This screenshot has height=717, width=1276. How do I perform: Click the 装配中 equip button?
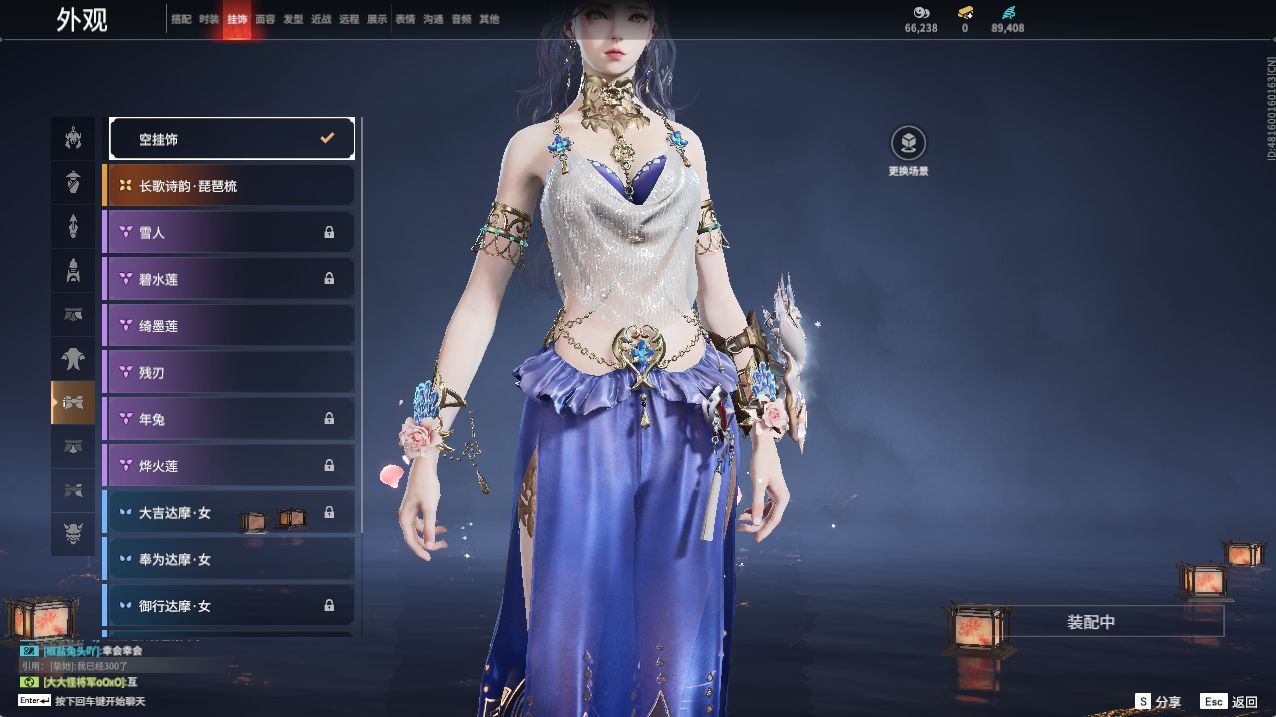1091,622
